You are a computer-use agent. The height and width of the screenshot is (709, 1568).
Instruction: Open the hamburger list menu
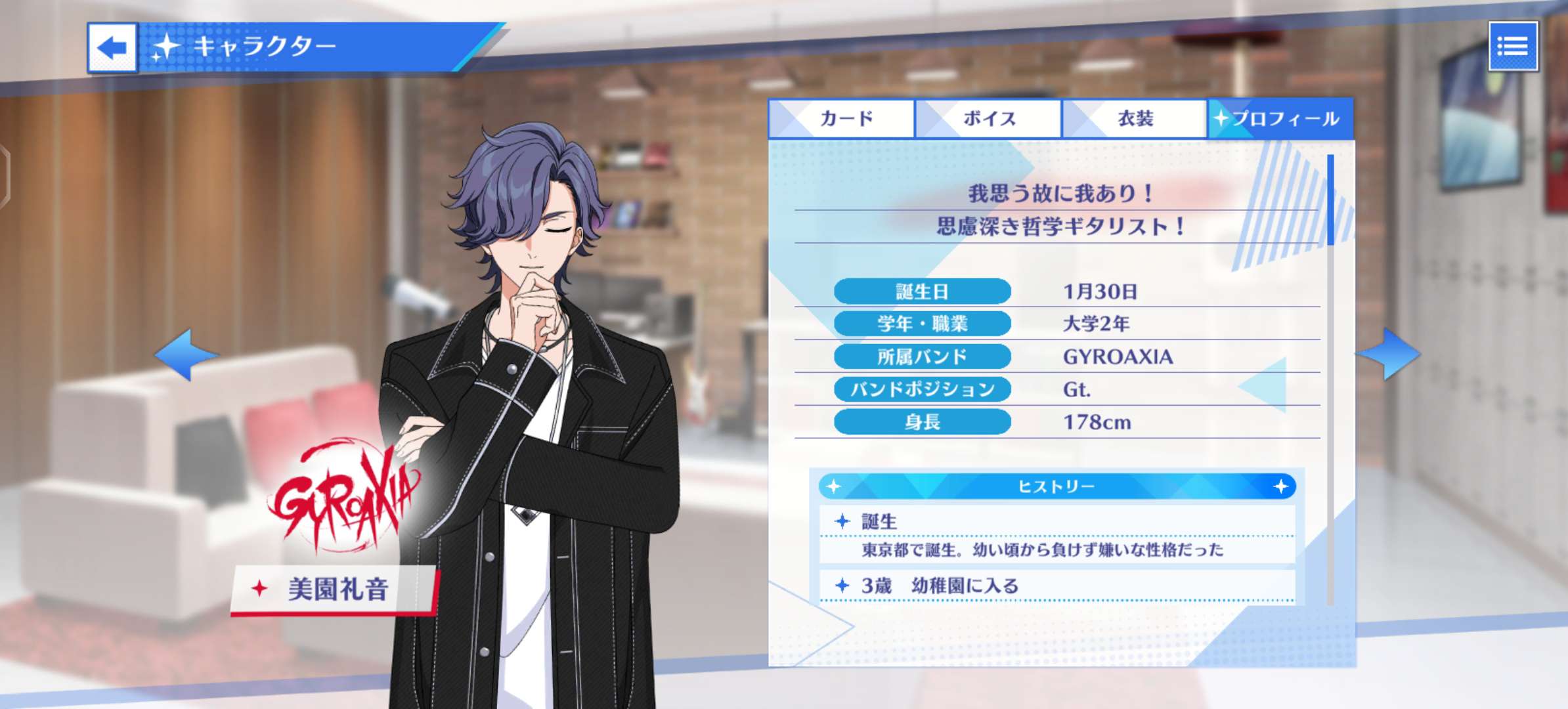click(1513, 47)
